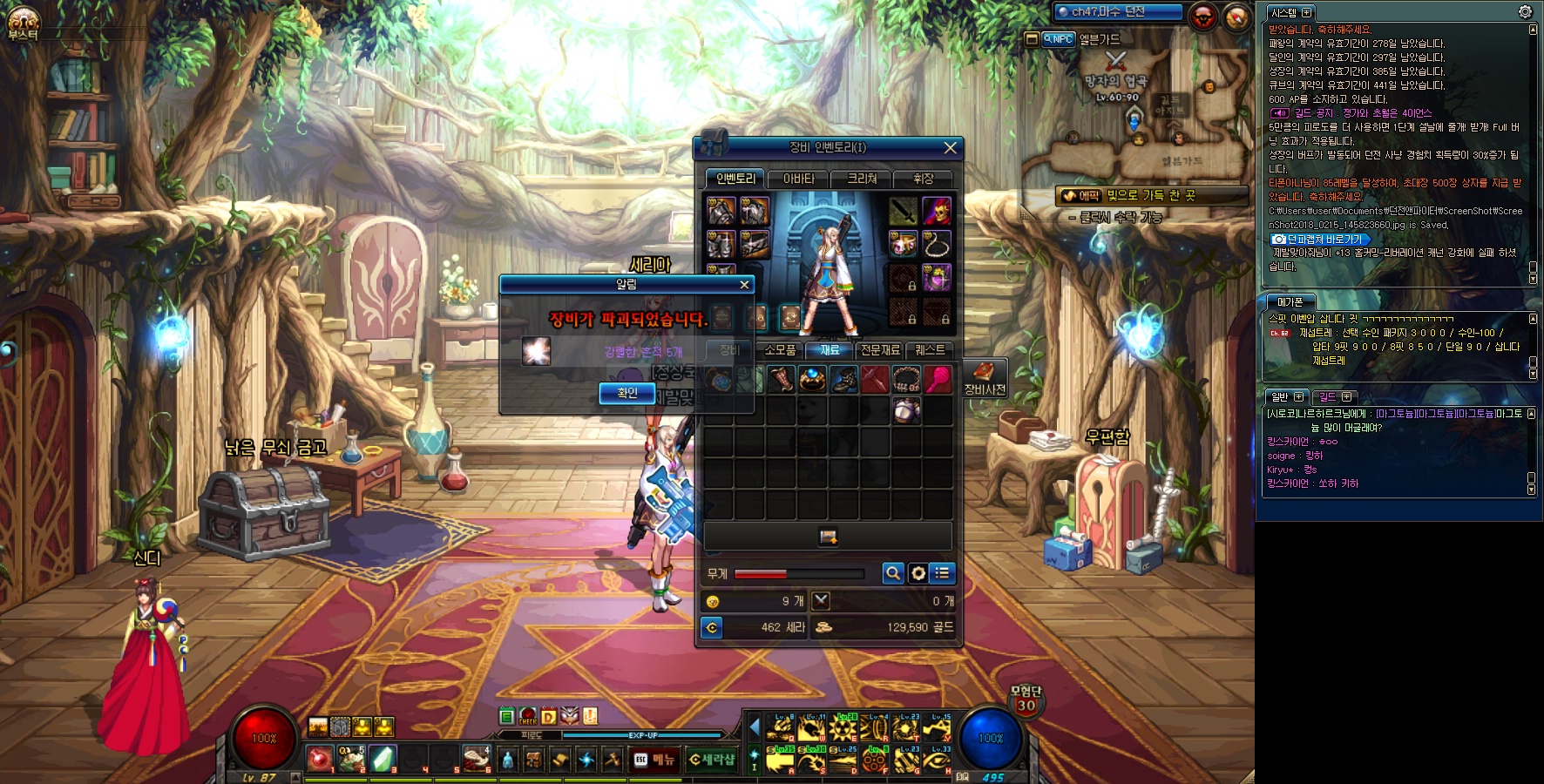
Task: Close the 알림 alert popup
Action: 744,285
